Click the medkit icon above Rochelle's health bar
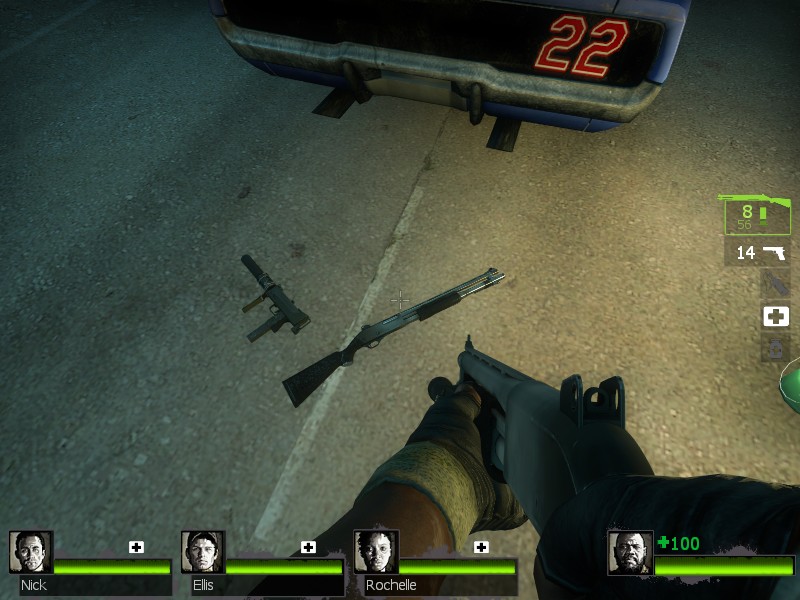Screen dimensions: 800x600 (481, 547)
